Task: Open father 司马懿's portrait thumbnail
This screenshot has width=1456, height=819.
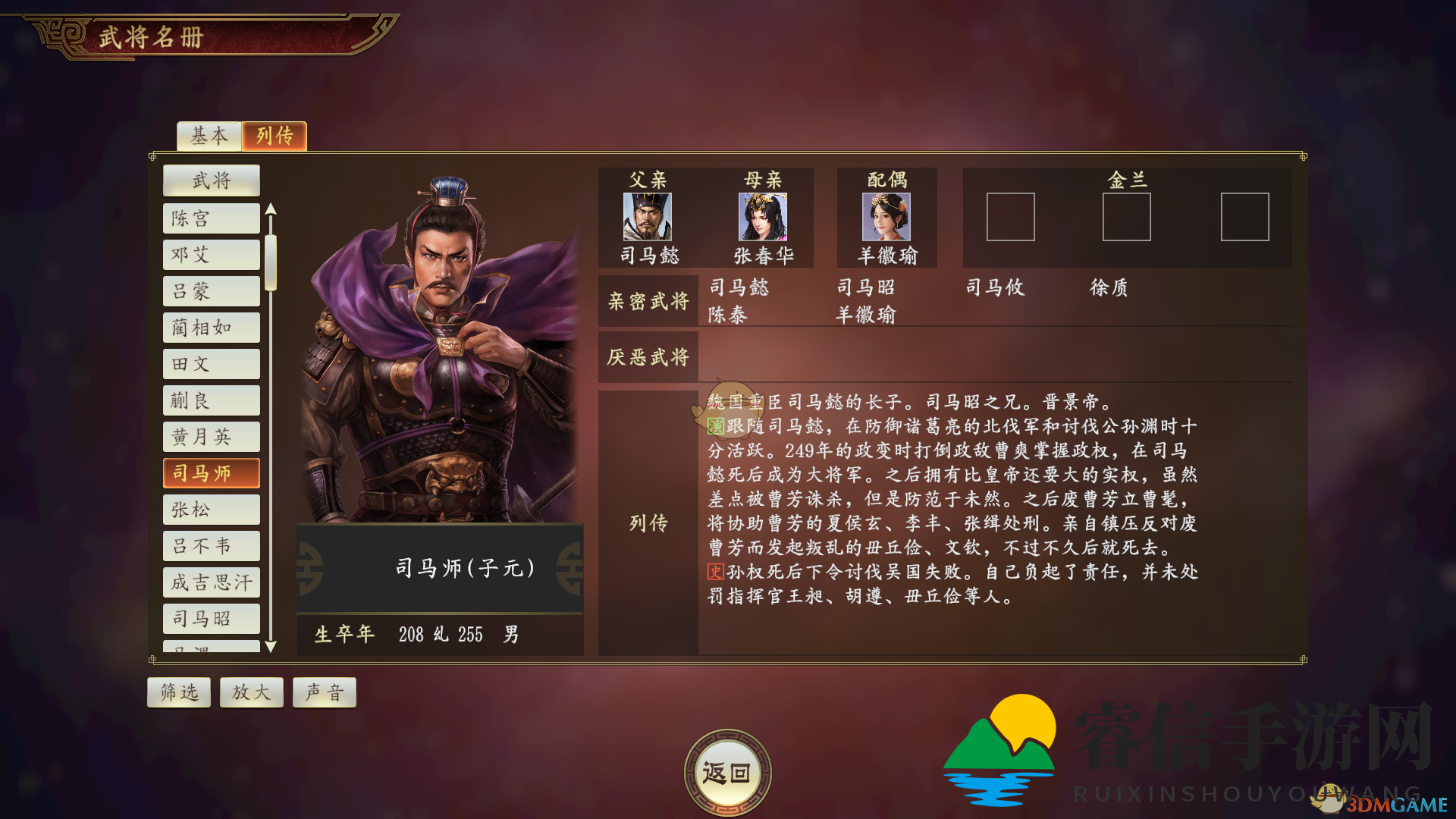Action: [646, 219]
